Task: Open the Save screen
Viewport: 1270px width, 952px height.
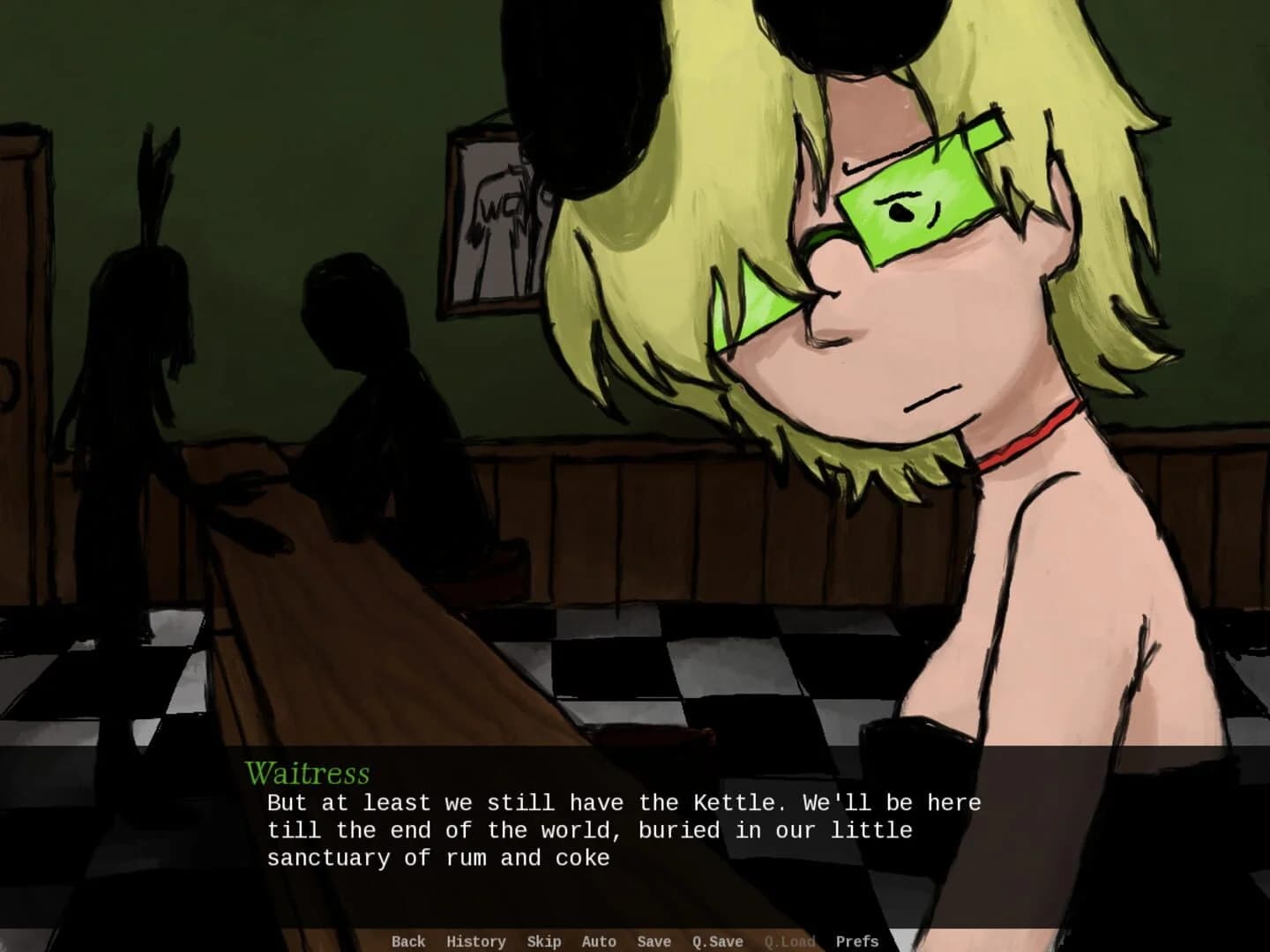Action: 654,941
